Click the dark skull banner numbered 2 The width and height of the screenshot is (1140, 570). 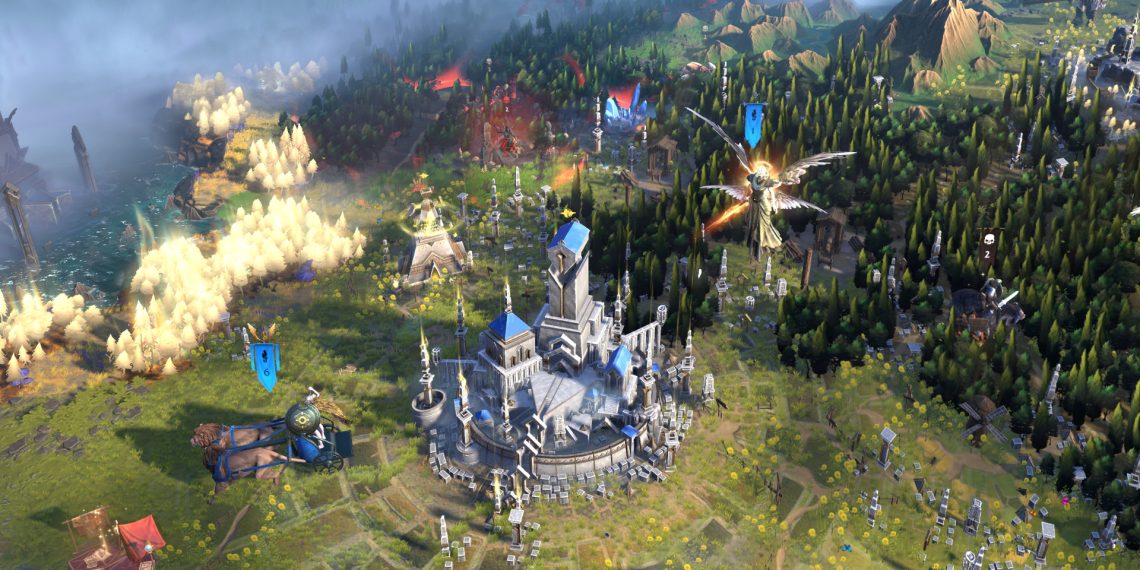[x=987, y=245]
